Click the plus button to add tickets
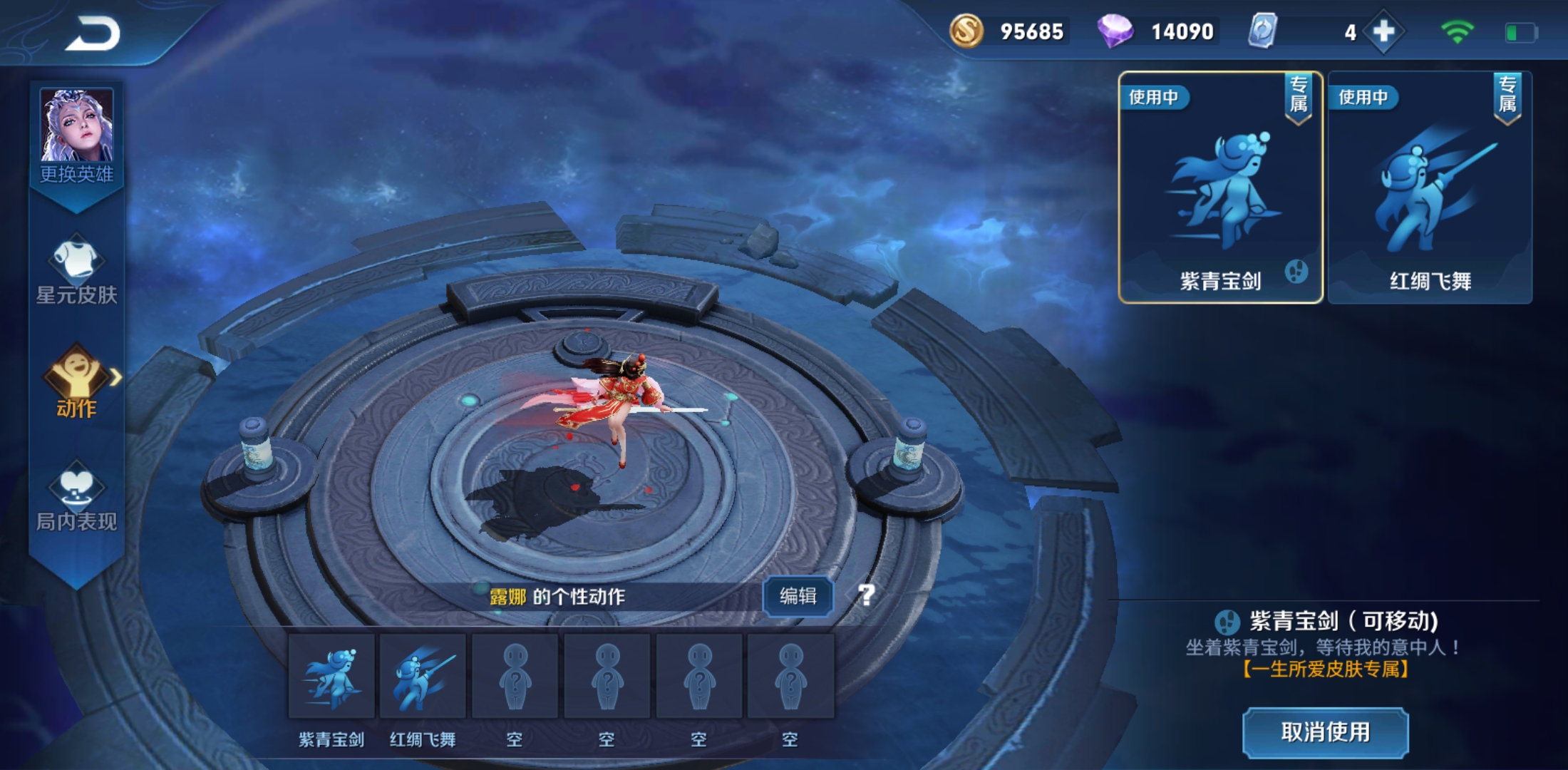This screenshot has width=1568, height=770. (x=1383, y=32)
